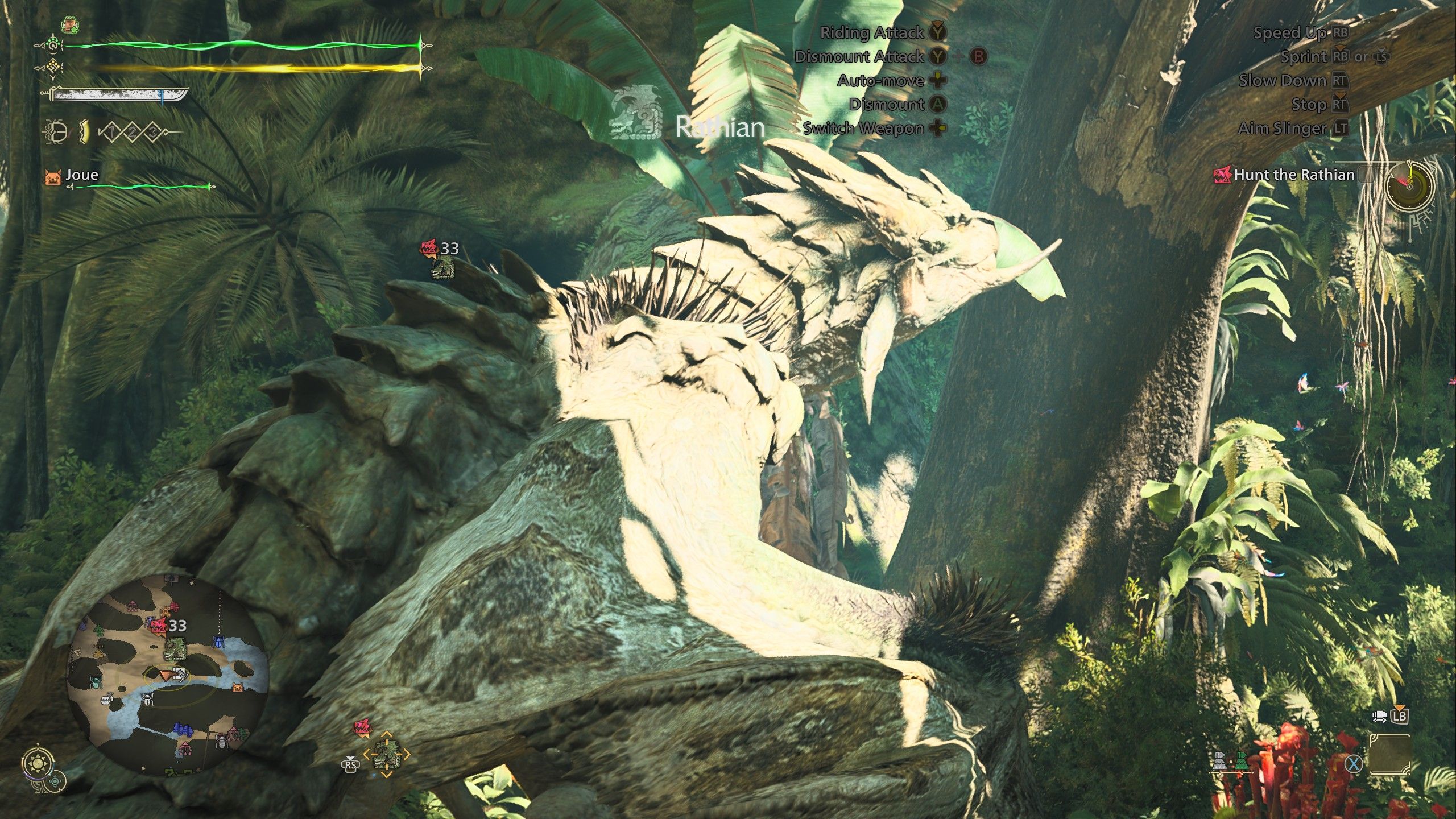Select the Hunt the Rathian quest objective

(1294, 175)
